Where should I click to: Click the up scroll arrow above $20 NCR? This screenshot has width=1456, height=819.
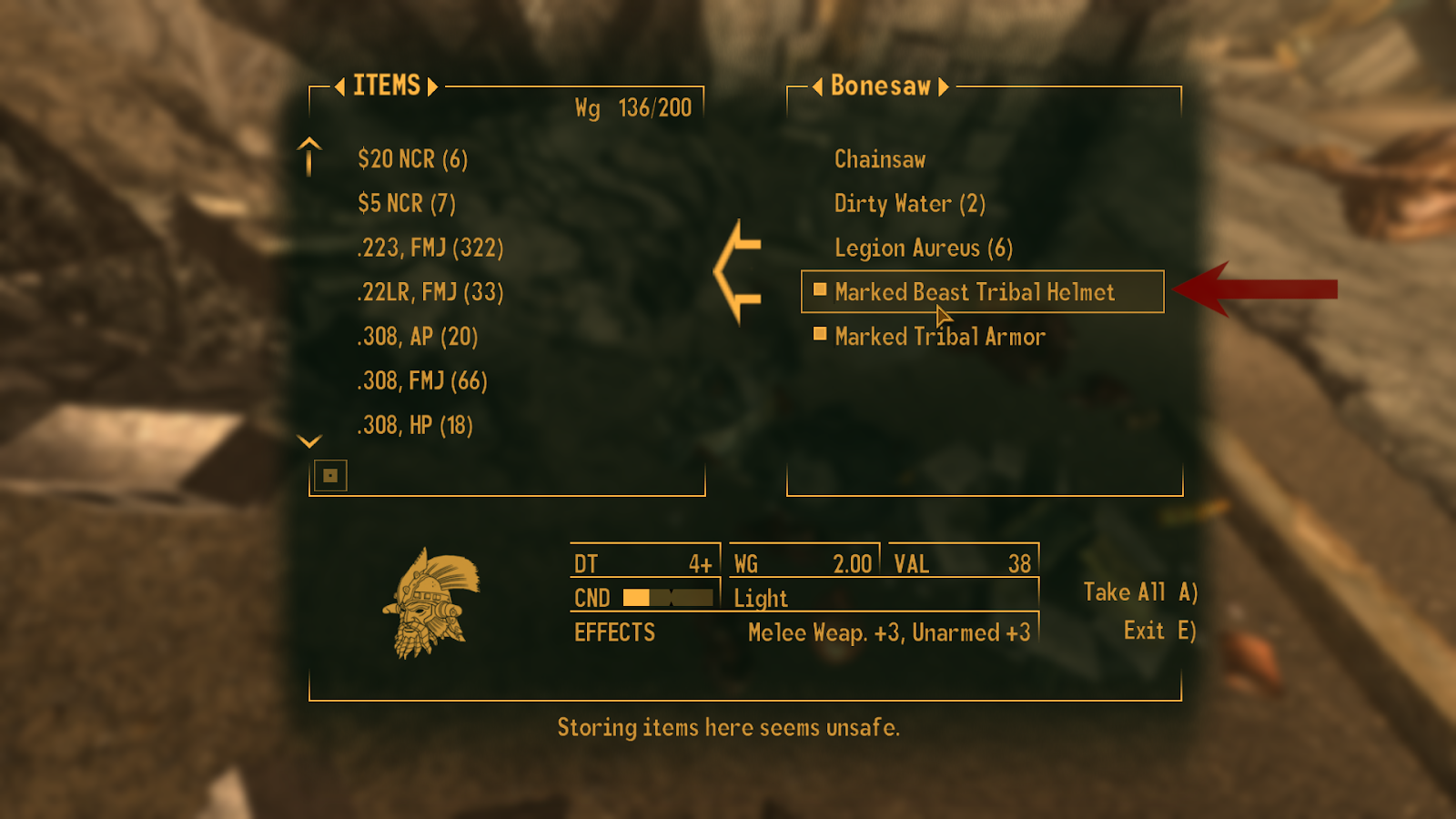(x=308, y=157)
